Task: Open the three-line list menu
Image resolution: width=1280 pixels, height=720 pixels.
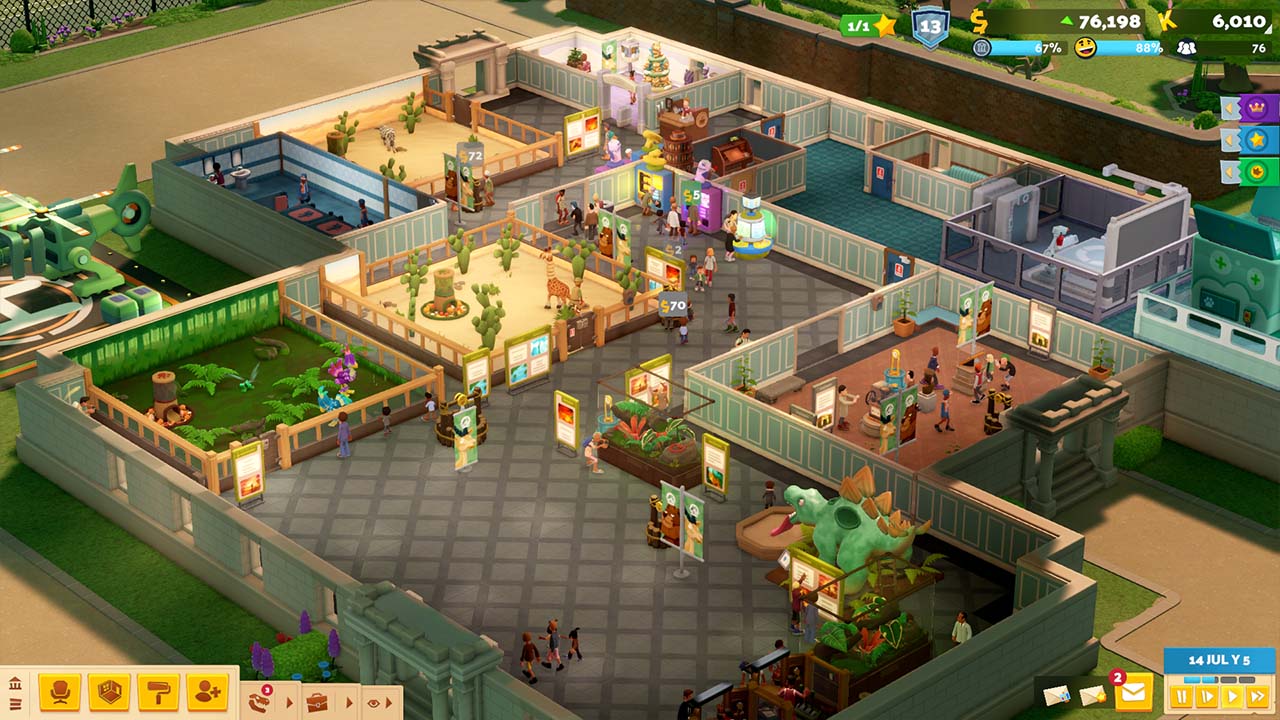Action: 15,705
